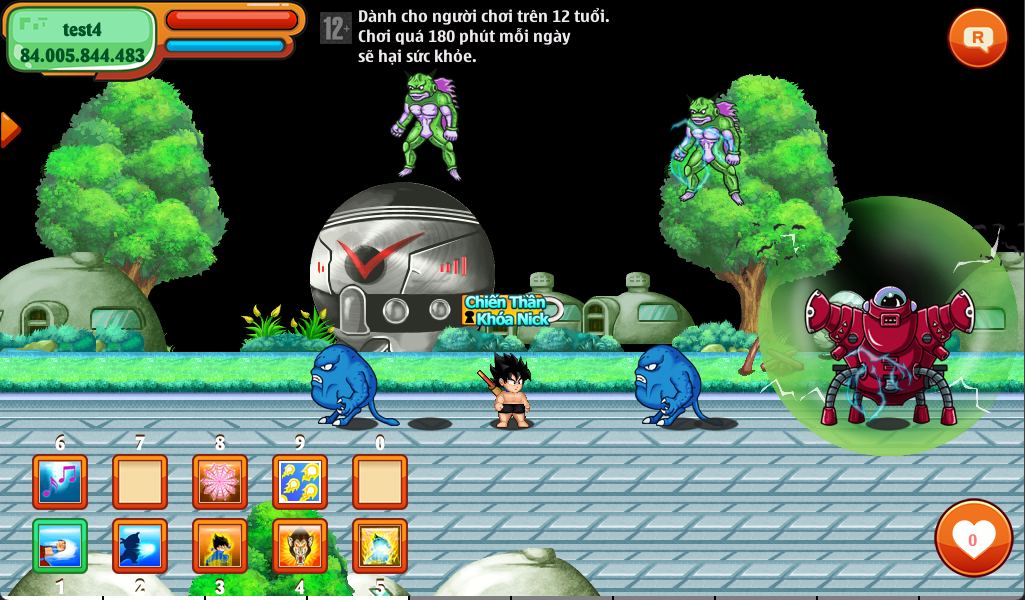Activate the music notes skill
This screenshot has height=600, width=1025.
(60, 482)
